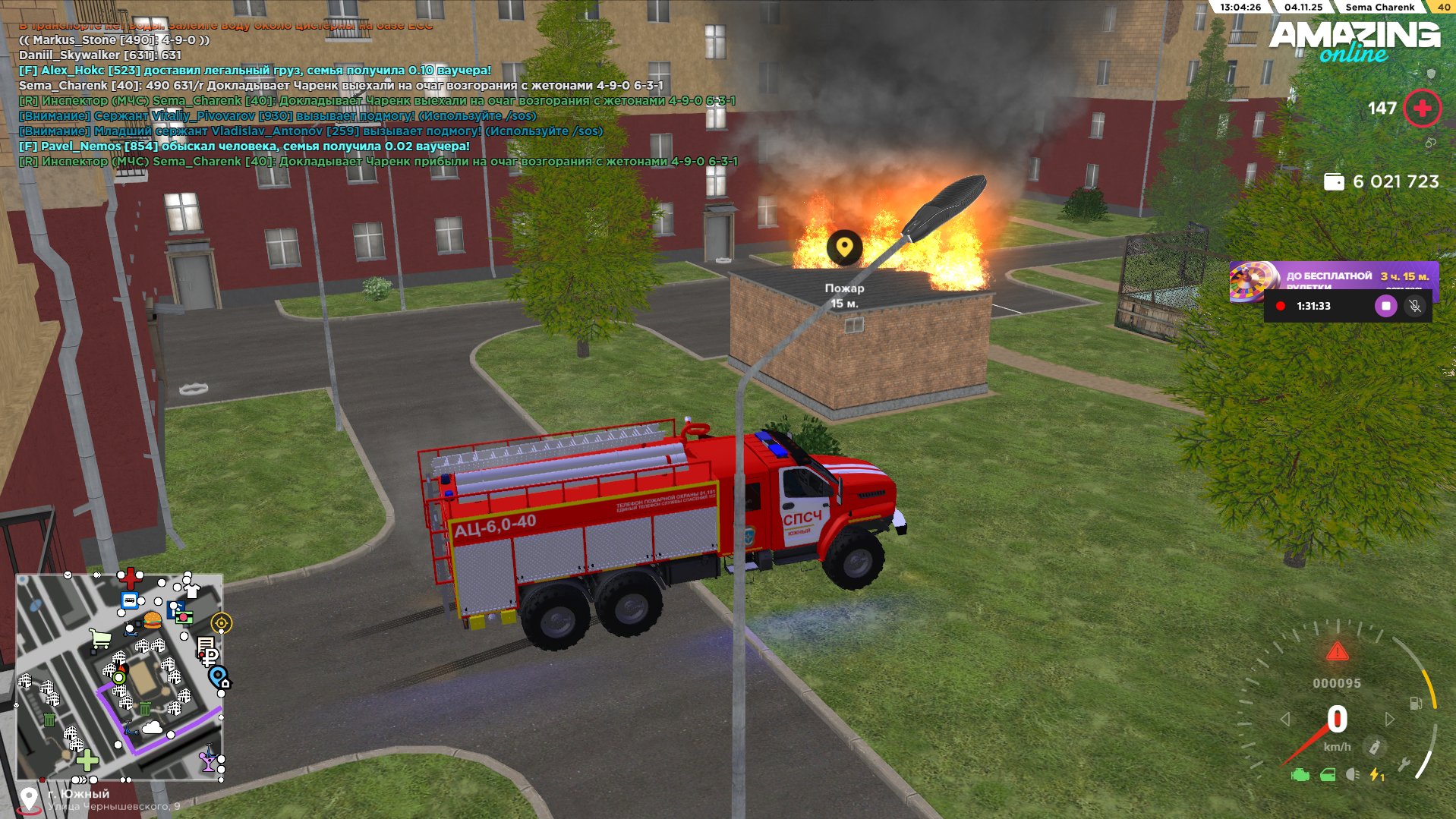
Task: Stop the screen recording
Action: pyautogui.click(x=1385, y=306)
